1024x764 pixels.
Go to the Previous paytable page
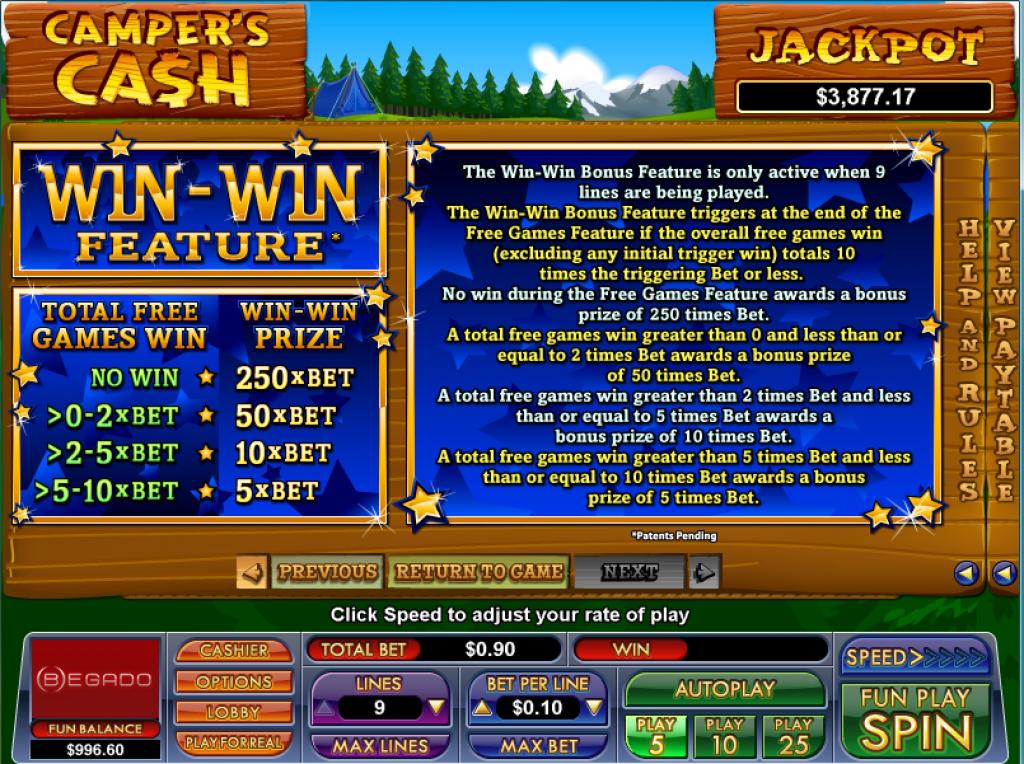tap(325, 572)
